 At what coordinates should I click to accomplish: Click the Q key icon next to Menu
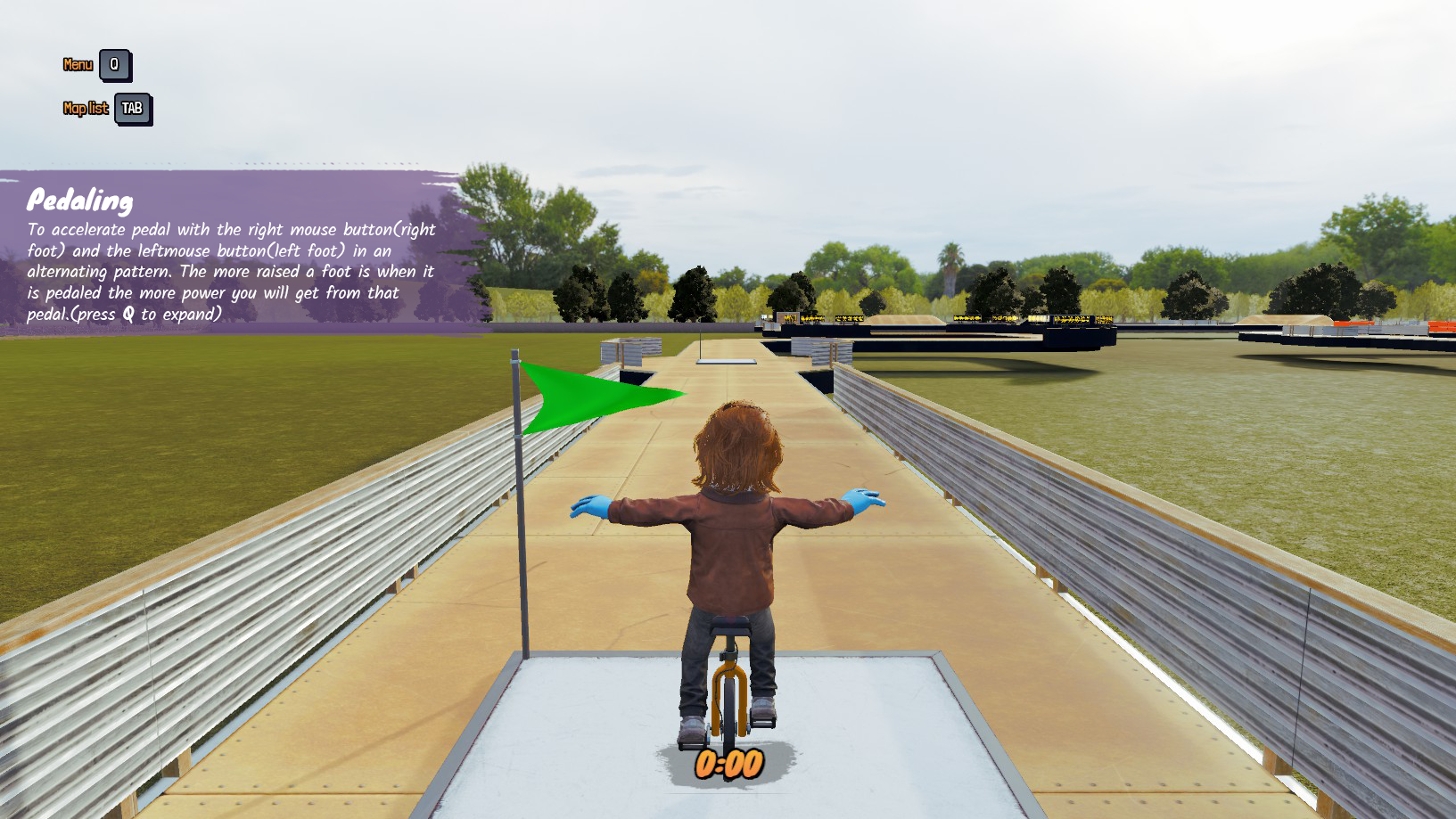(113, 64)
